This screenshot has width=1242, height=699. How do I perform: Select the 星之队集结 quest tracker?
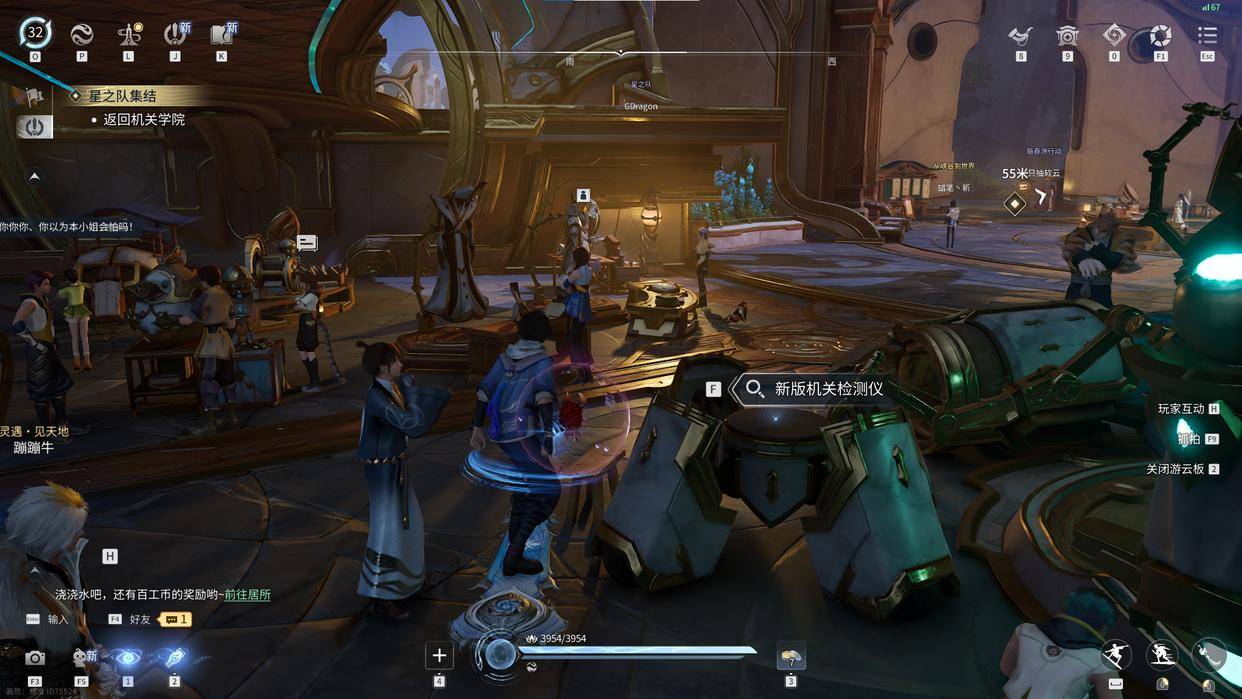[x=136, y=96]
